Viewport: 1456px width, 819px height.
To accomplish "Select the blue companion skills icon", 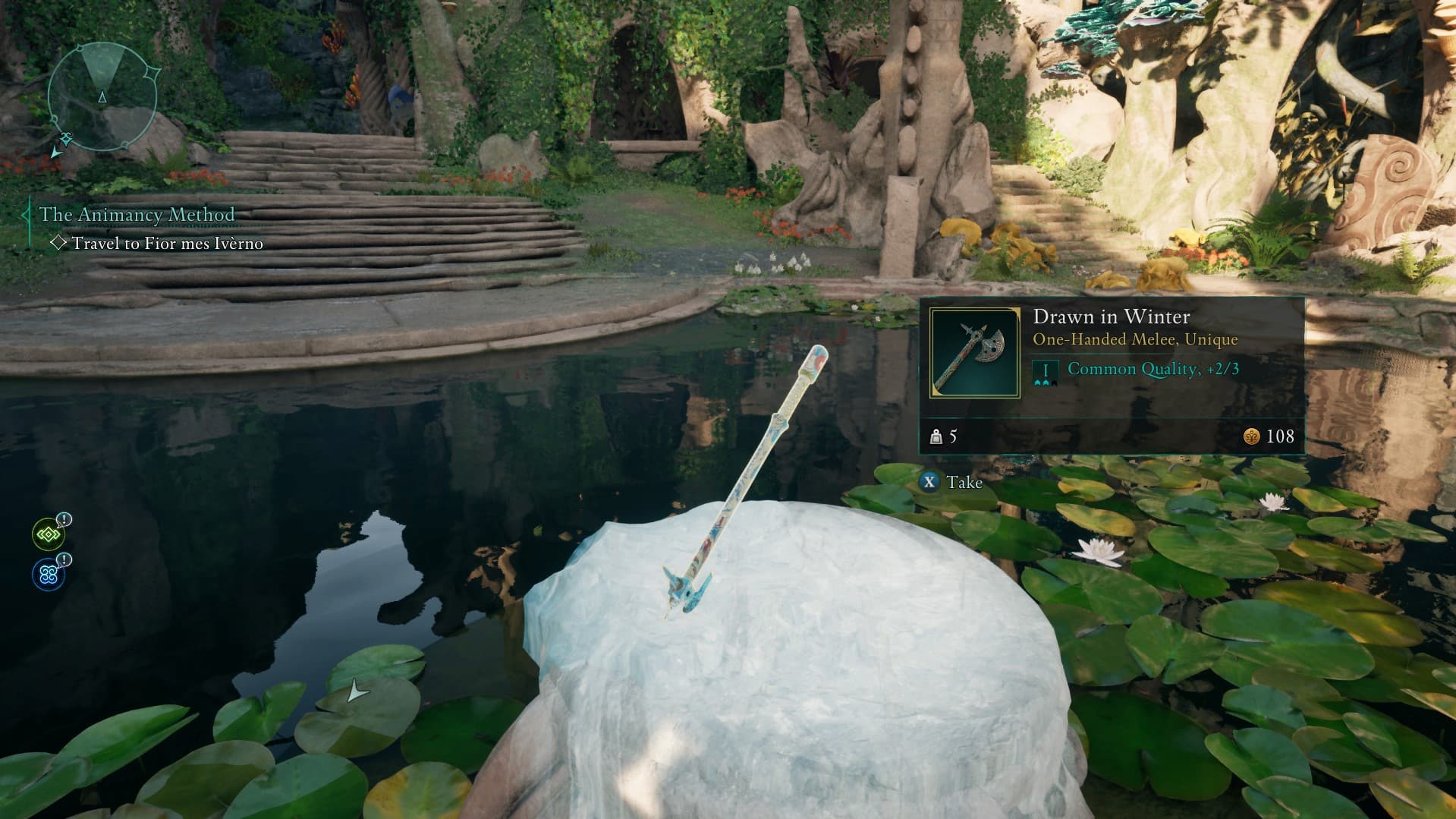I will pyautogui.click(x=48, y=575).
